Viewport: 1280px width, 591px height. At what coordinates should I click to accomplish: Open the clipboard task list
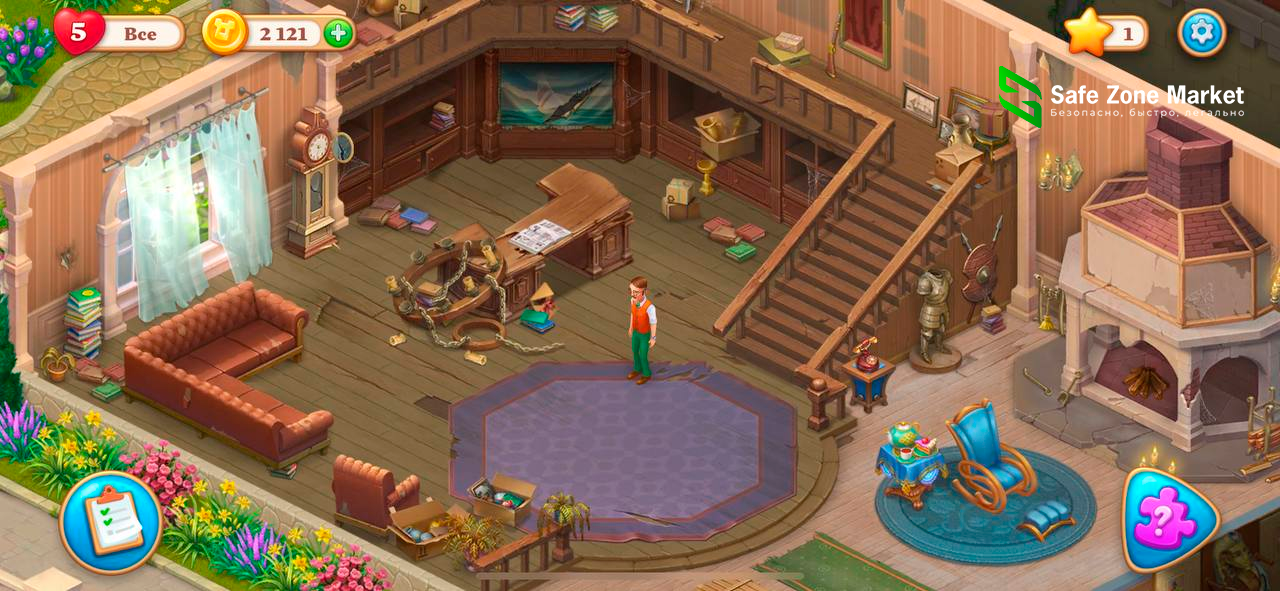[111, 521]
